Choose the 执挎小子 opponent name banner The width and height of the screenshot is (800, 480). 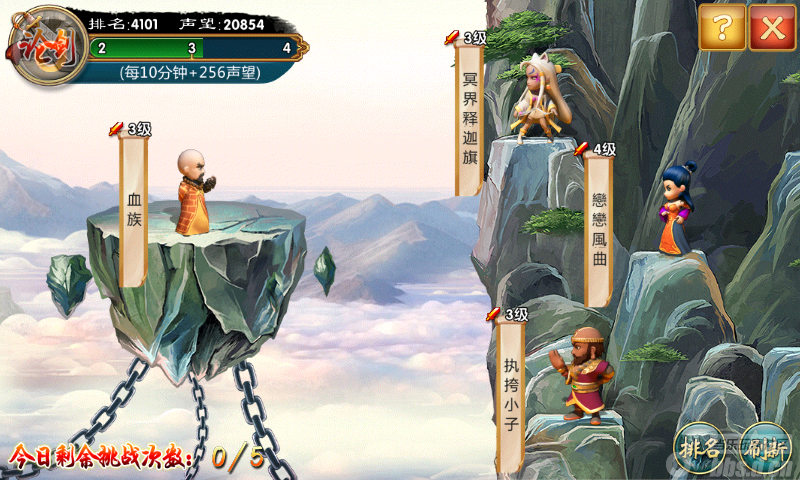click(510, 395)
